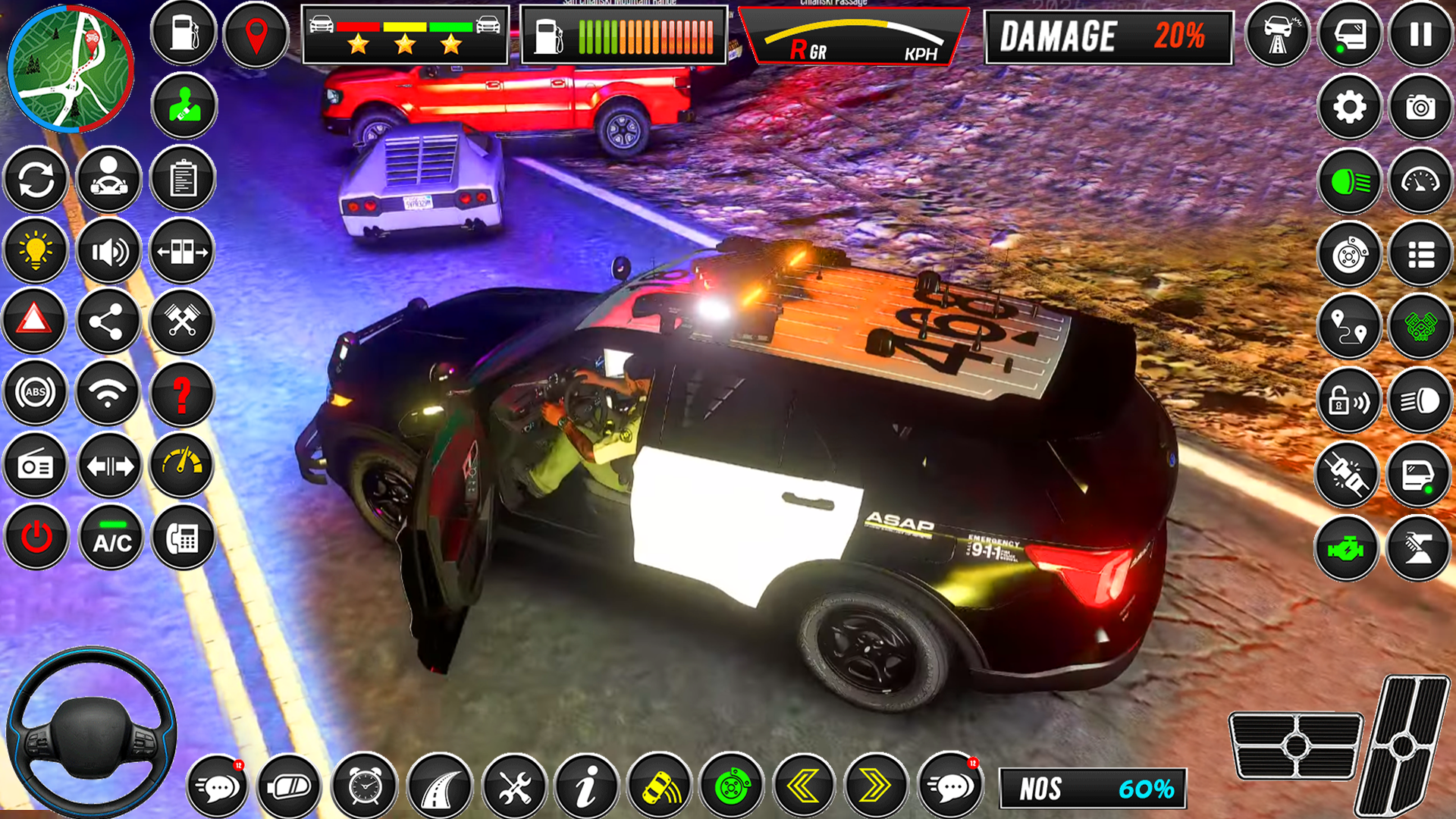The width and height of the screenshot is (1456, 819).
Task: Tap the car alarm remote lock icon
Action: (x=1349, y=400)
